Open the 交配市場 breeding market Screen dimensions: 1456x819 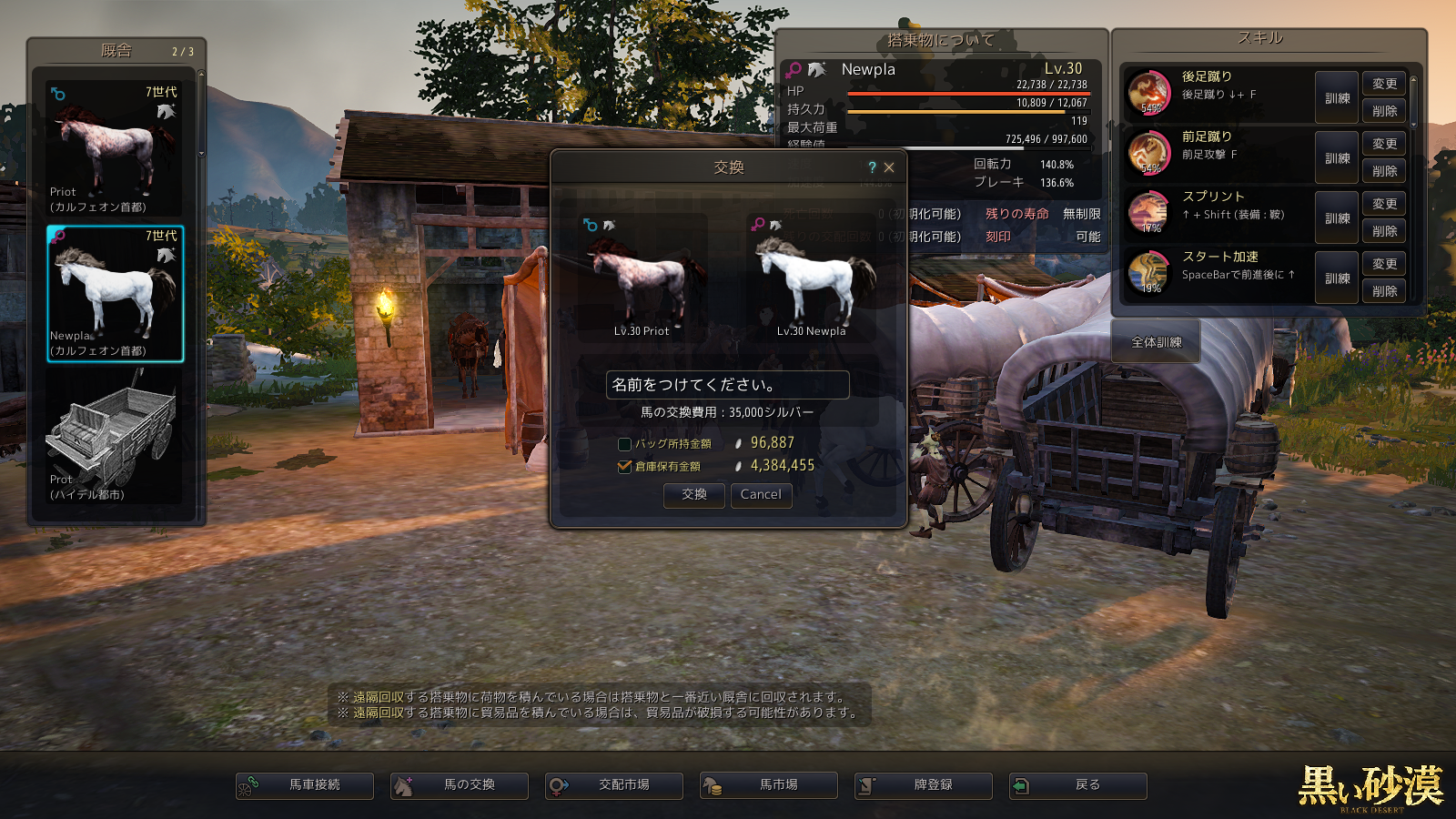614,785
